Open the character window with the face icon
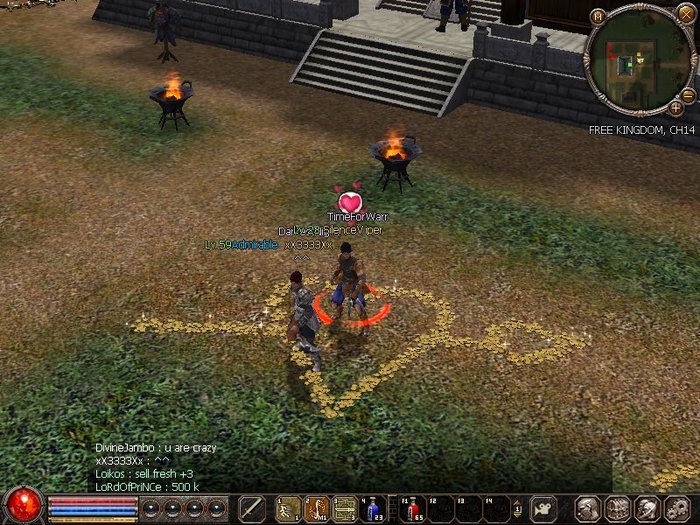700x525 pixels. coord(588,508)
